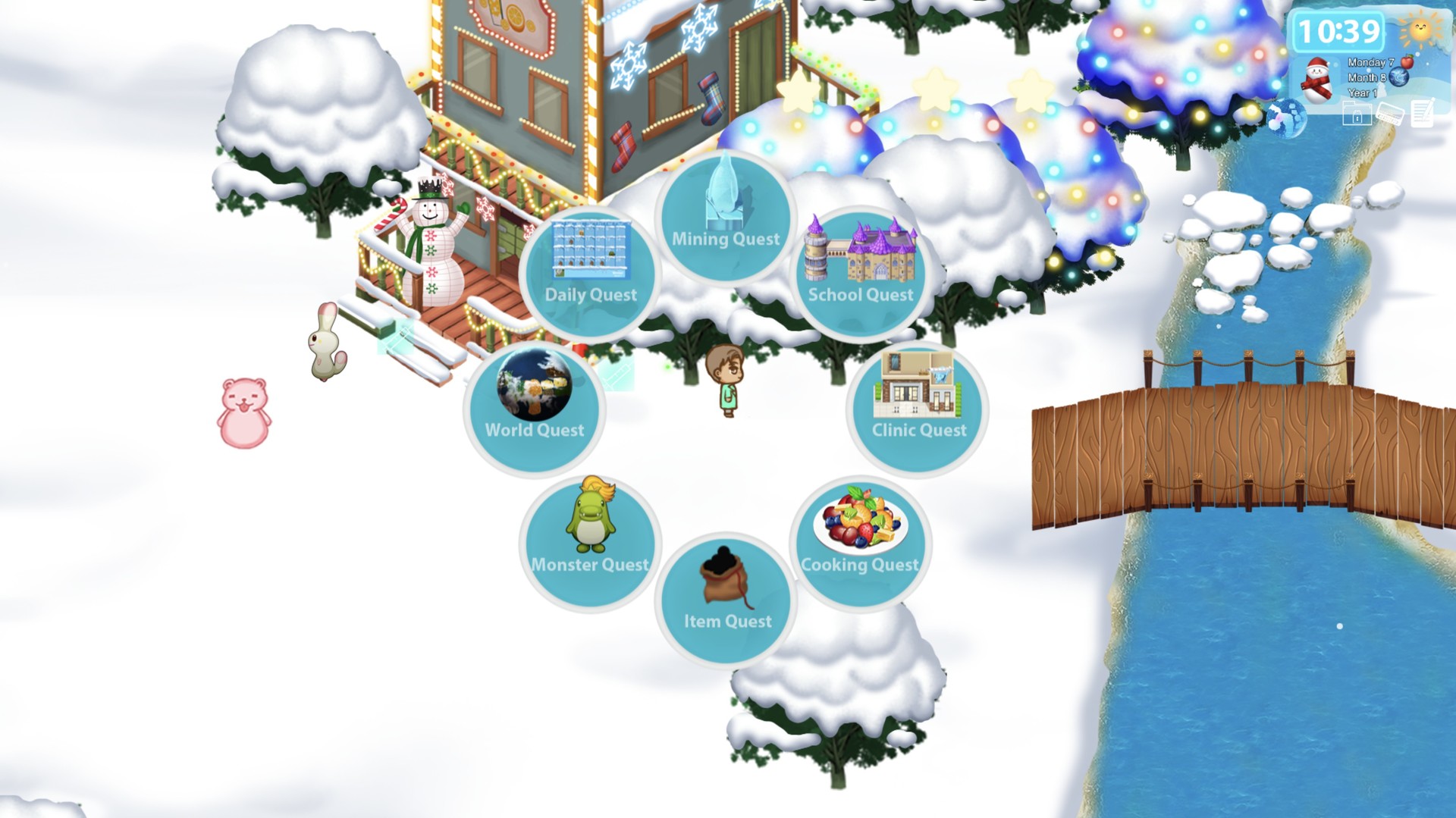
Task: Click the keyboard icon near the date panel
Action: pyautogui.click(x=1392, y=114)
